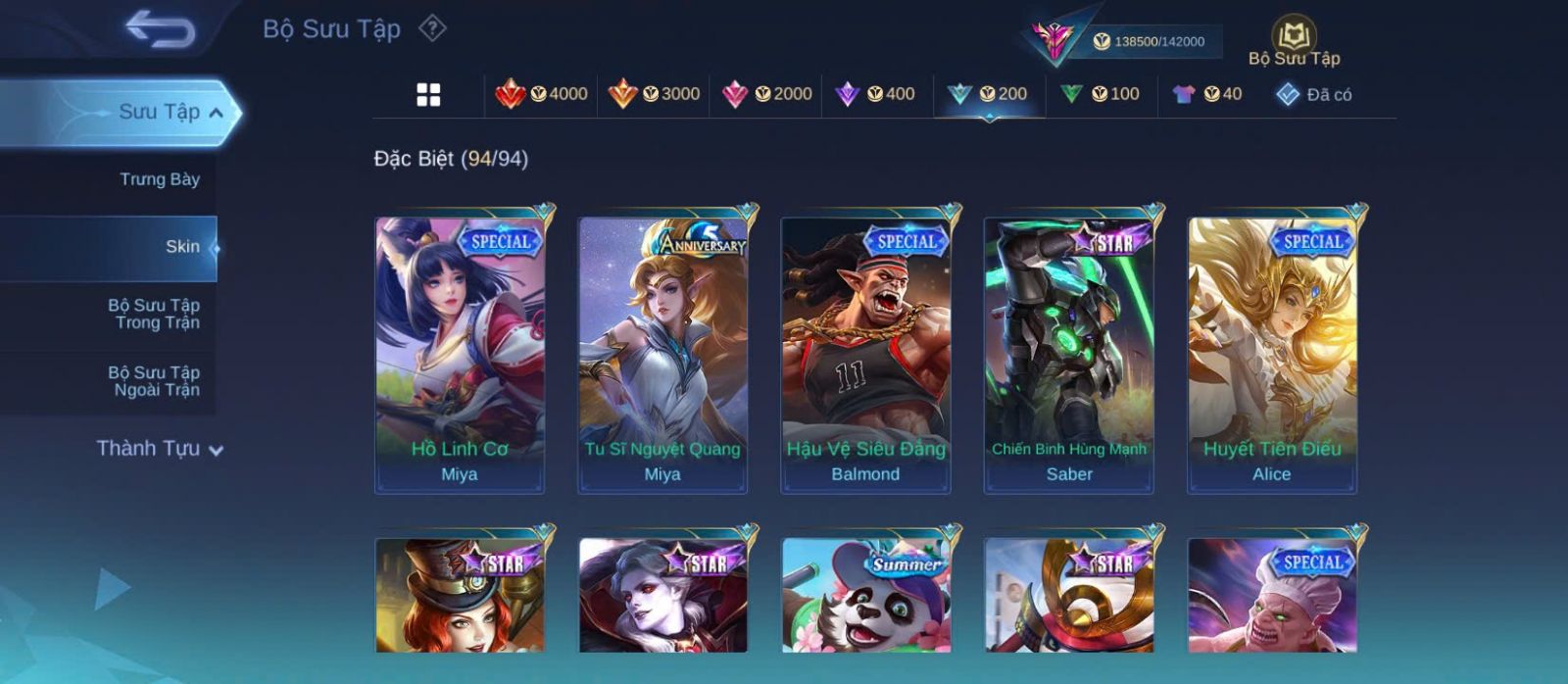The height and width of the screenshot is (684, 1568).
Task: Filter skins by the 4000 point tier
Action: click(542, 94)
